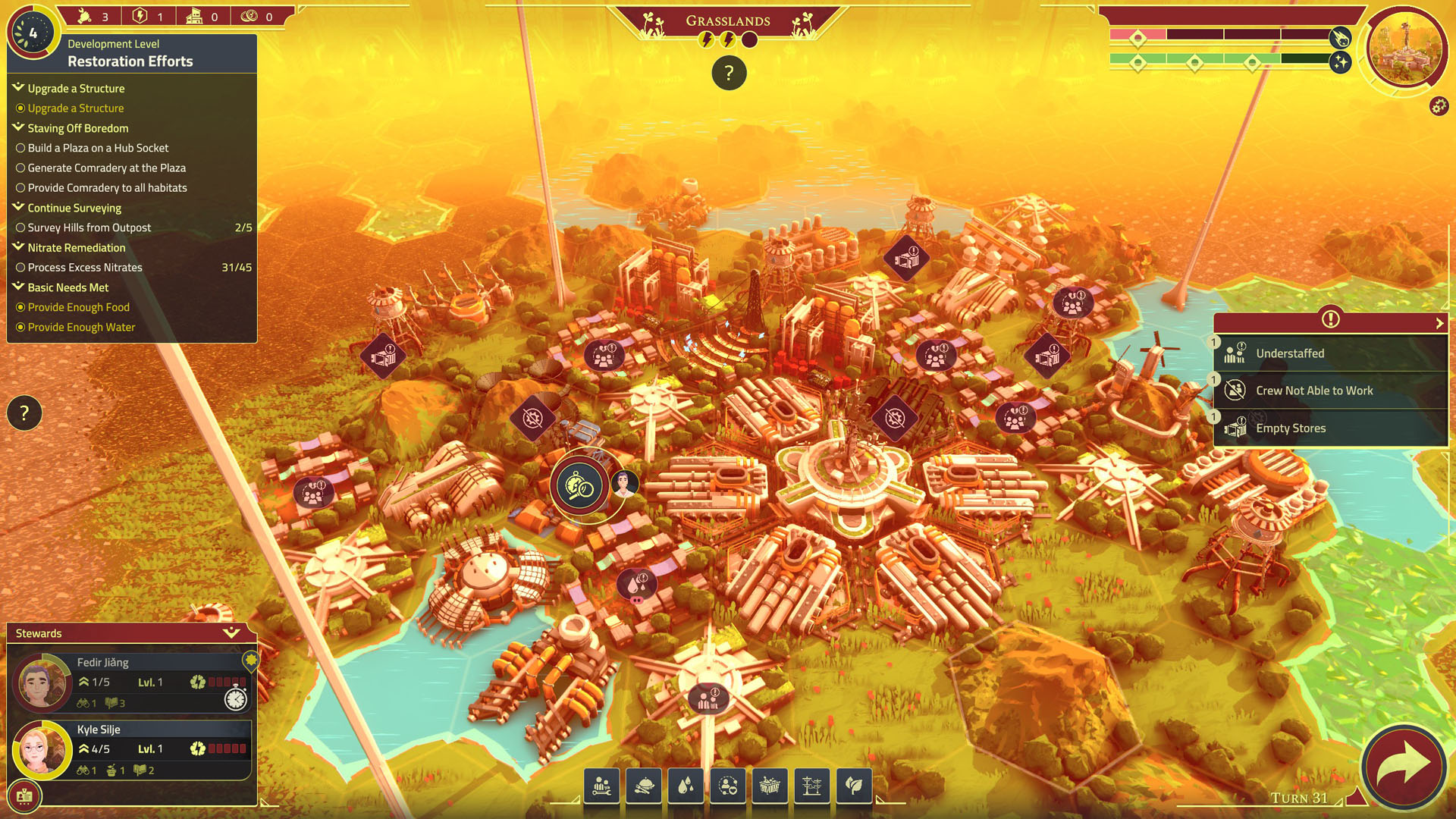Viewport: 1456px width, 819px height.
Task: Open the settings gear icon
Action: point(1439,106)
